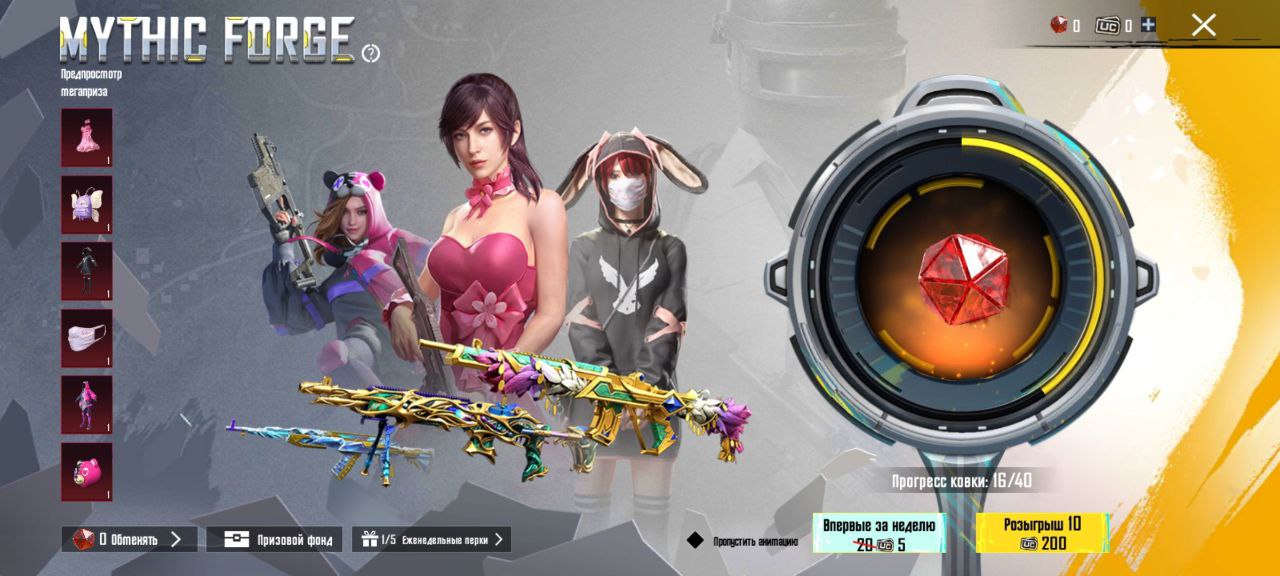
Task: Preview the black hoodie outfit prize
Action: (87, 271)
